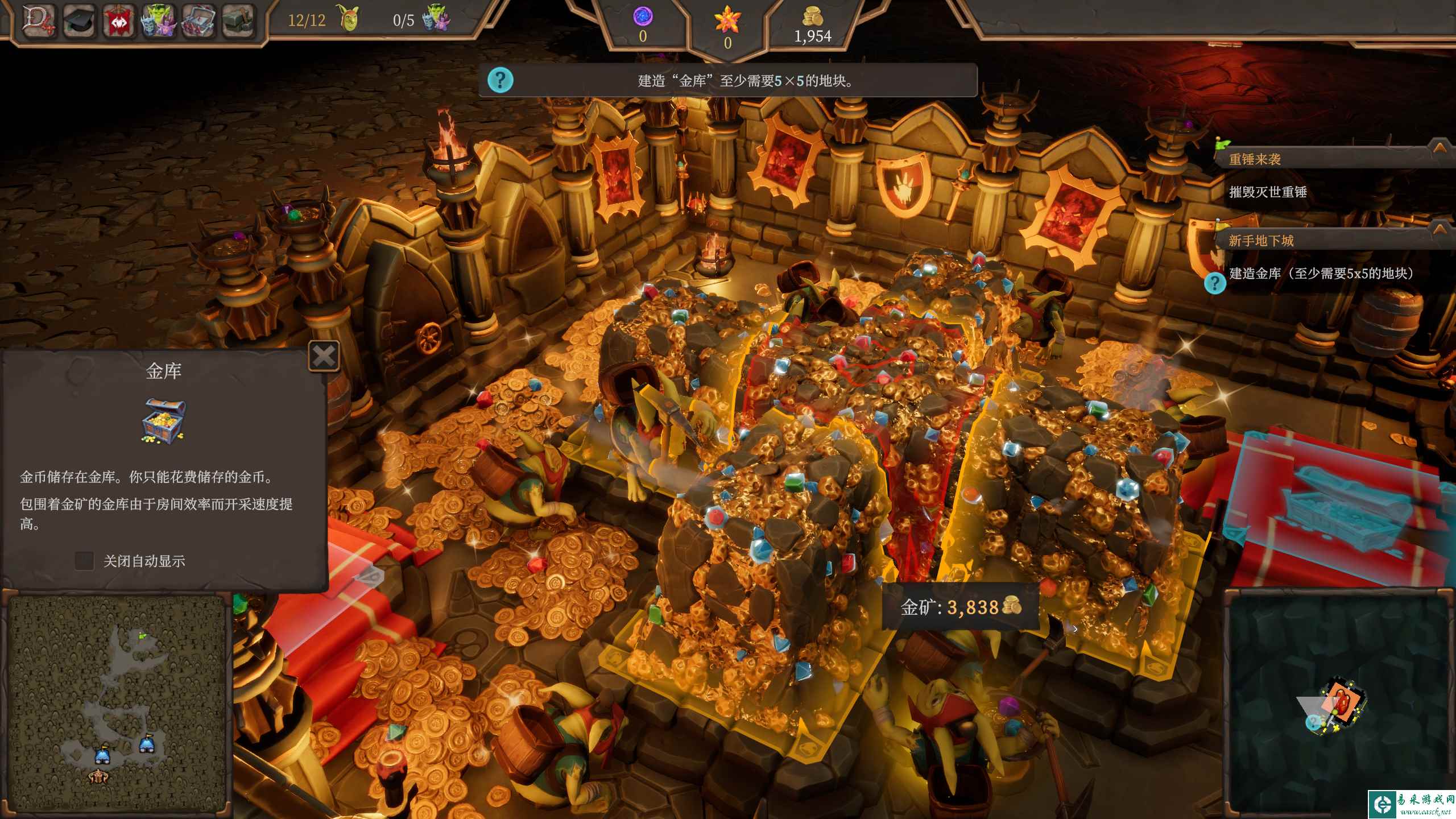Select the 摧毁灭世重锤 objective
The width and height of the screenshot is (1456, 819).
1268,192
